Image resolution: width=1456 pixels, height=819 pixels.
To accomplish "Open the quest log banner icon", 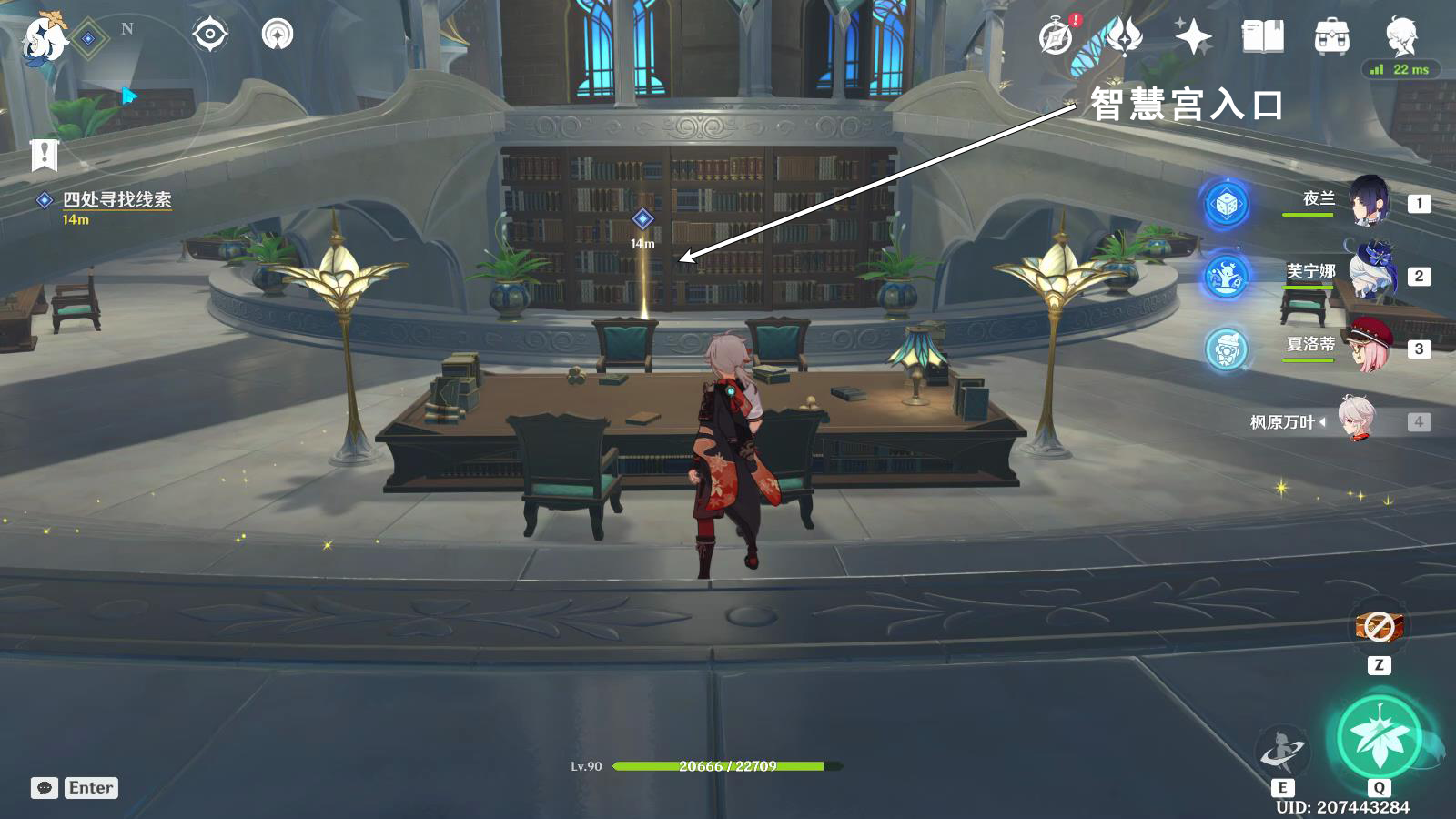I will pos(44,155).
